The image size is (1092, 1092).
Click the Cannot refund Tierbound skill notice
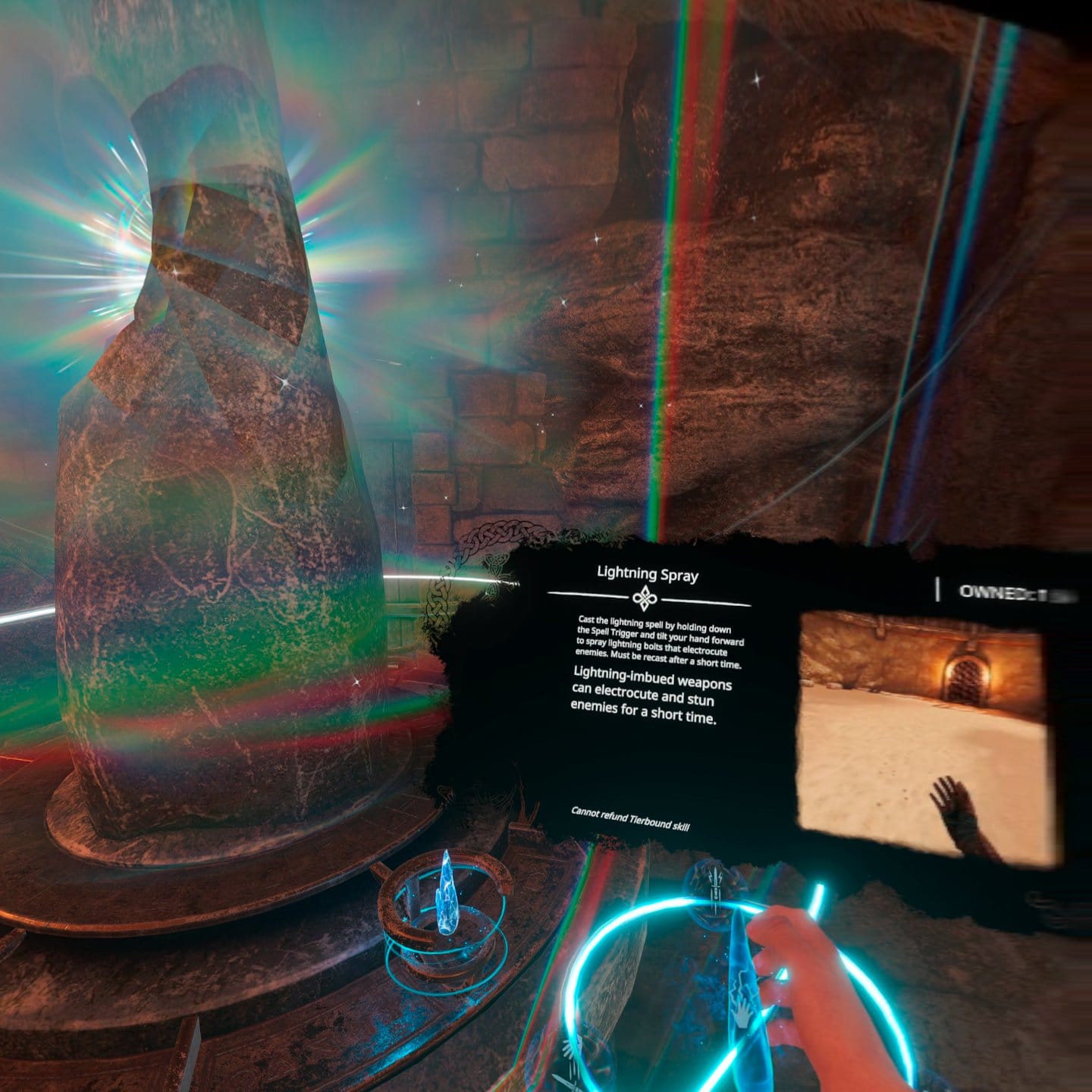click(631, 819)
